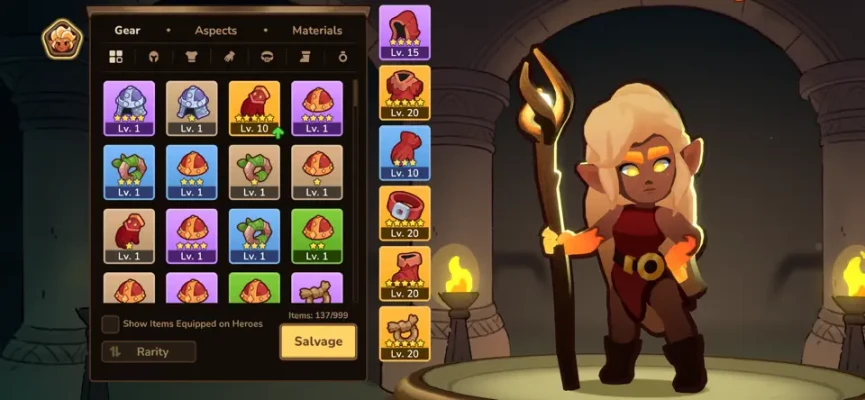Open the Rarity sort dropdown
This screenshot has width=865, height=400.
point(148,351)
